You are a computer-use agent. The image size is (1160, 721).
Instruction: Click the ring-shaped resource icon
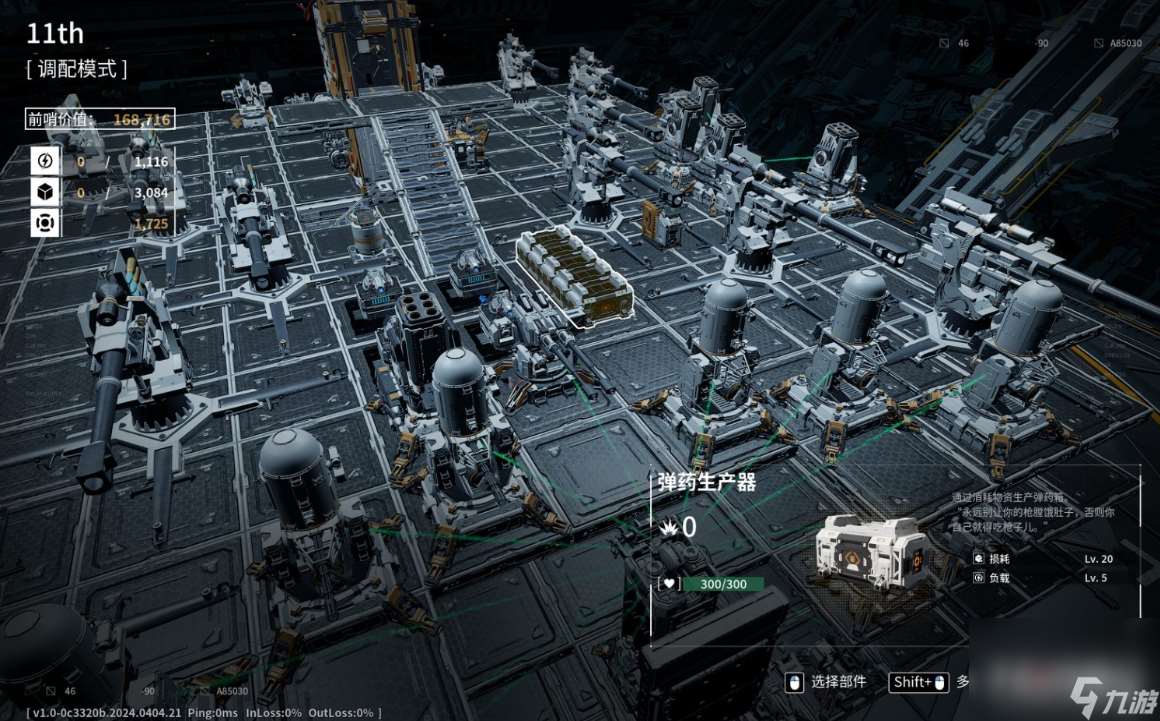point(44,223)
